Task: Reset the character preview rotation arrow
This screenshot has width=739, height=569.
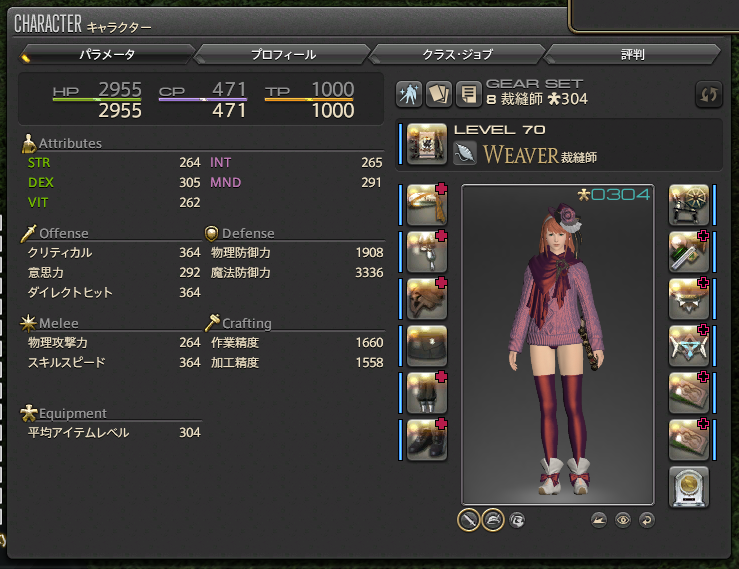Action: pos(646,519)
